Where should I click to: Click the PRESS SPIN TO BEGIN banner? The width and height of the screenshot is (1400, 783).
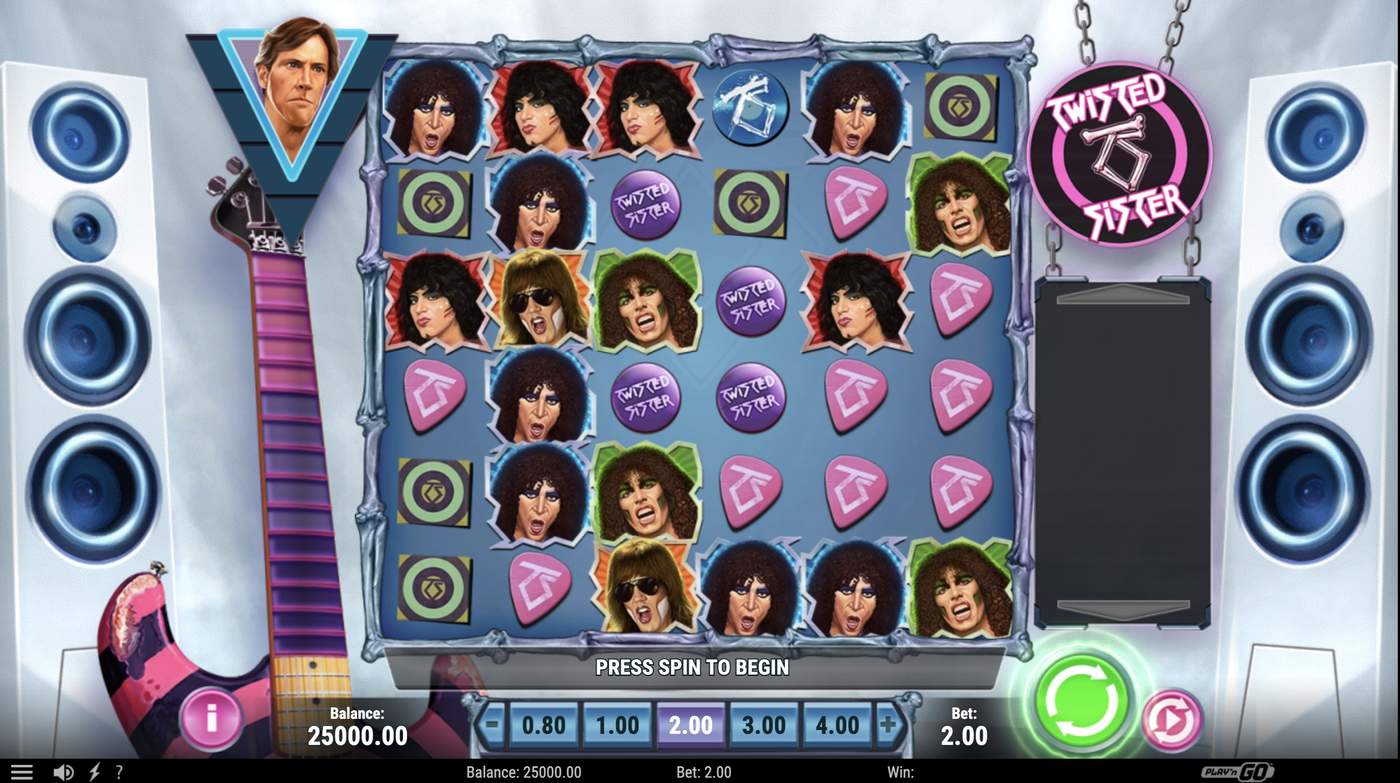coord(692,667)
